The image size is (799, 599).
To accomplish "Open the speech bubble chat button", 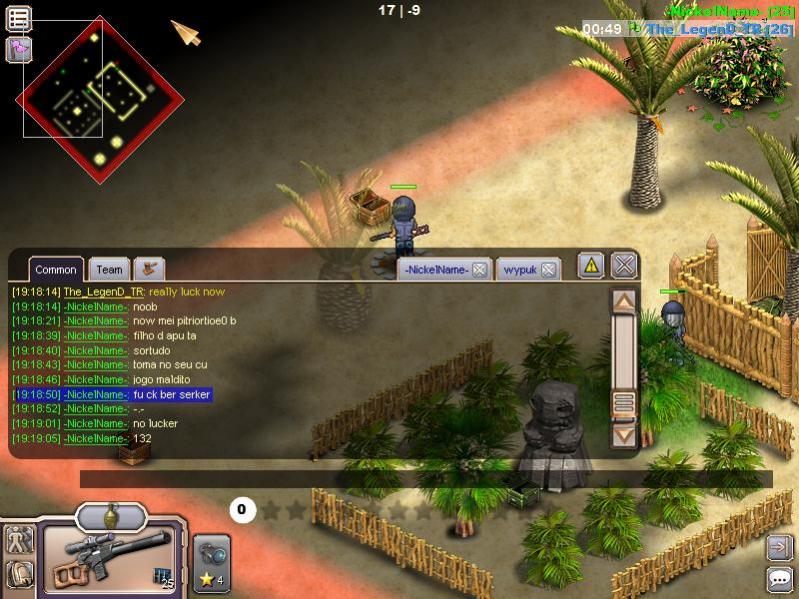I will [x=780, y=578].
